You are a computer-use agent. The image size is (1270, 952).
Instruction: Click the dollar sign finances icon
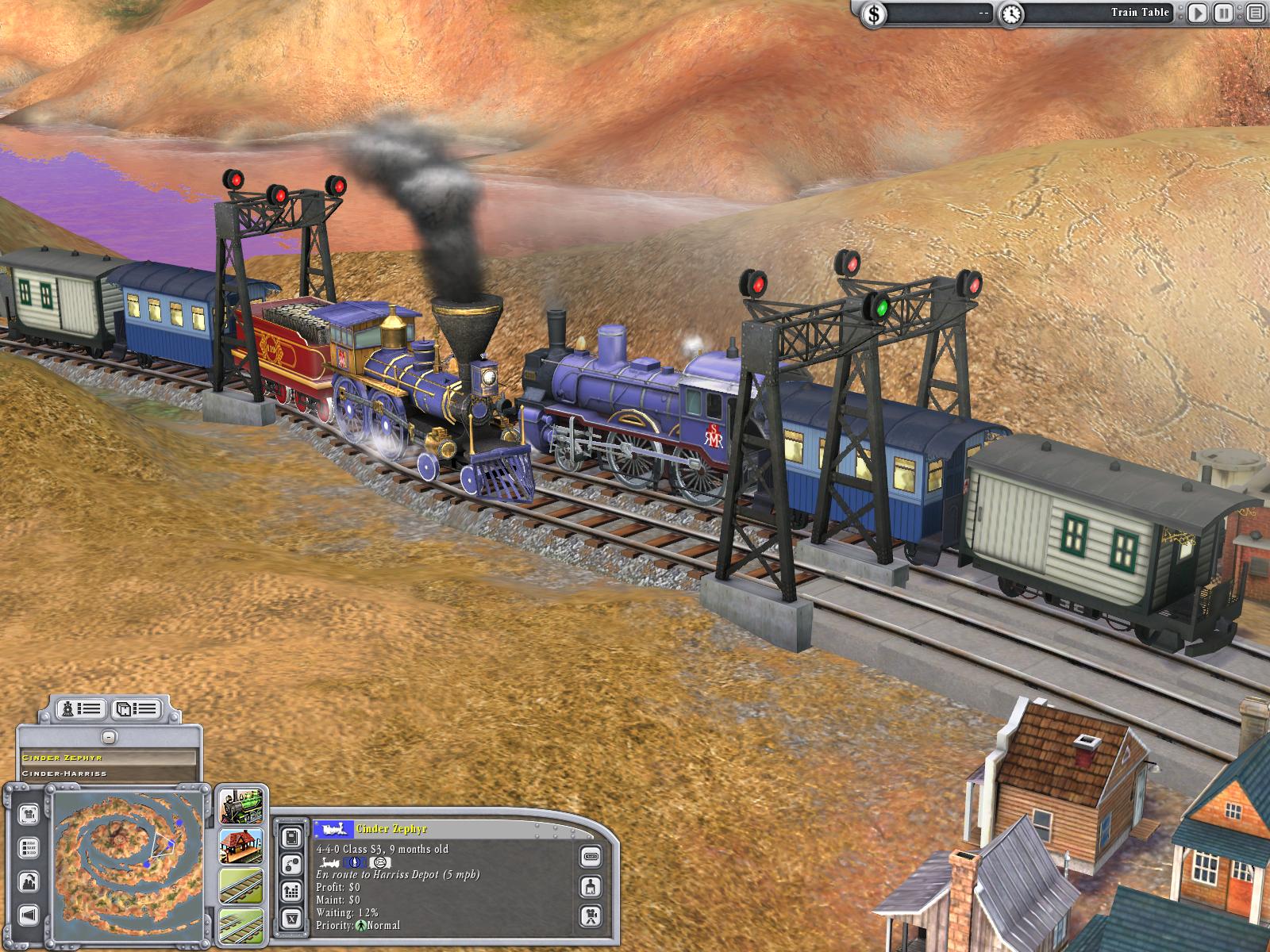(875, 13)
